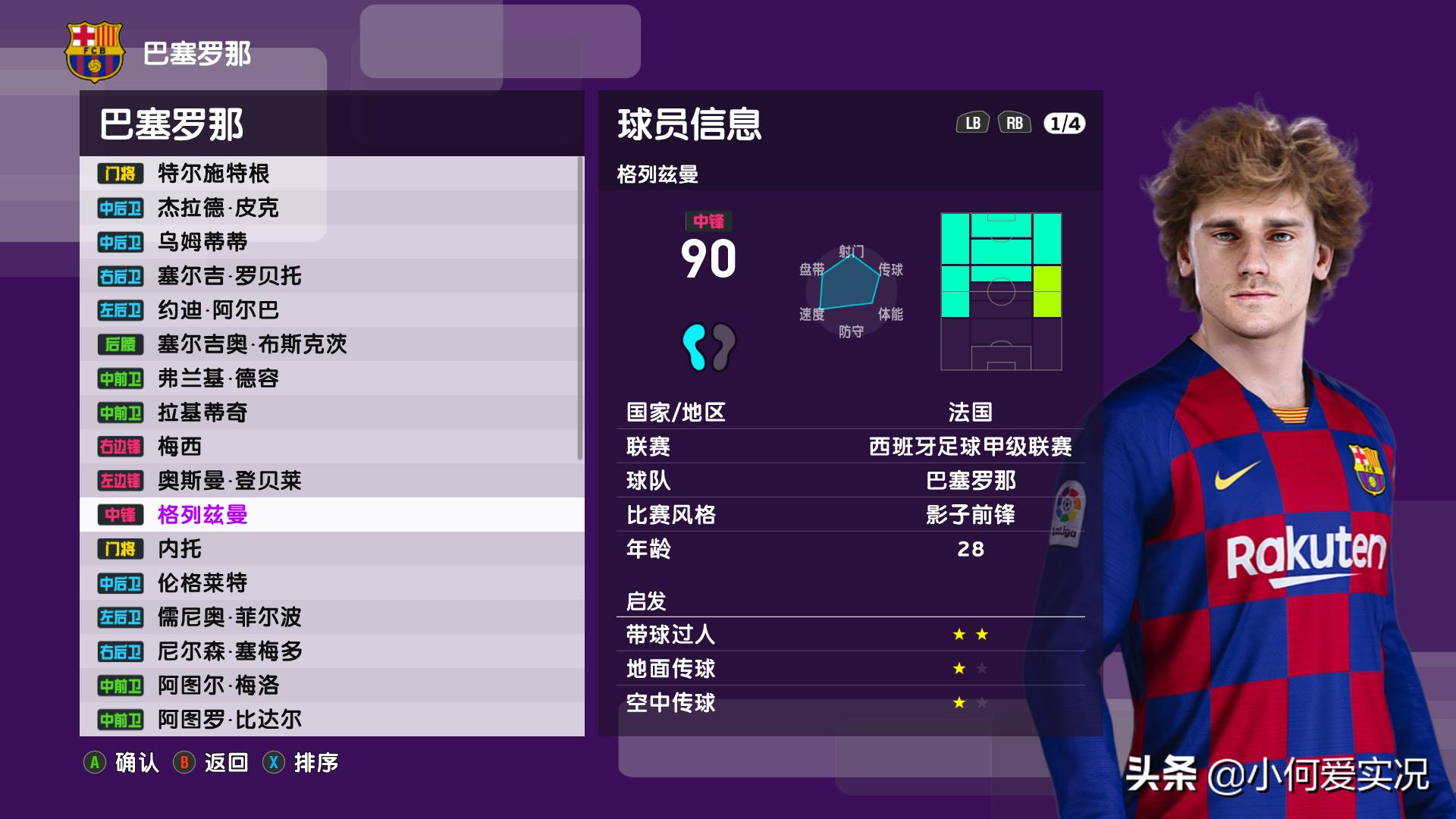Click the 中锋 badge next to 格列兹曼

(x=121, y=516)
